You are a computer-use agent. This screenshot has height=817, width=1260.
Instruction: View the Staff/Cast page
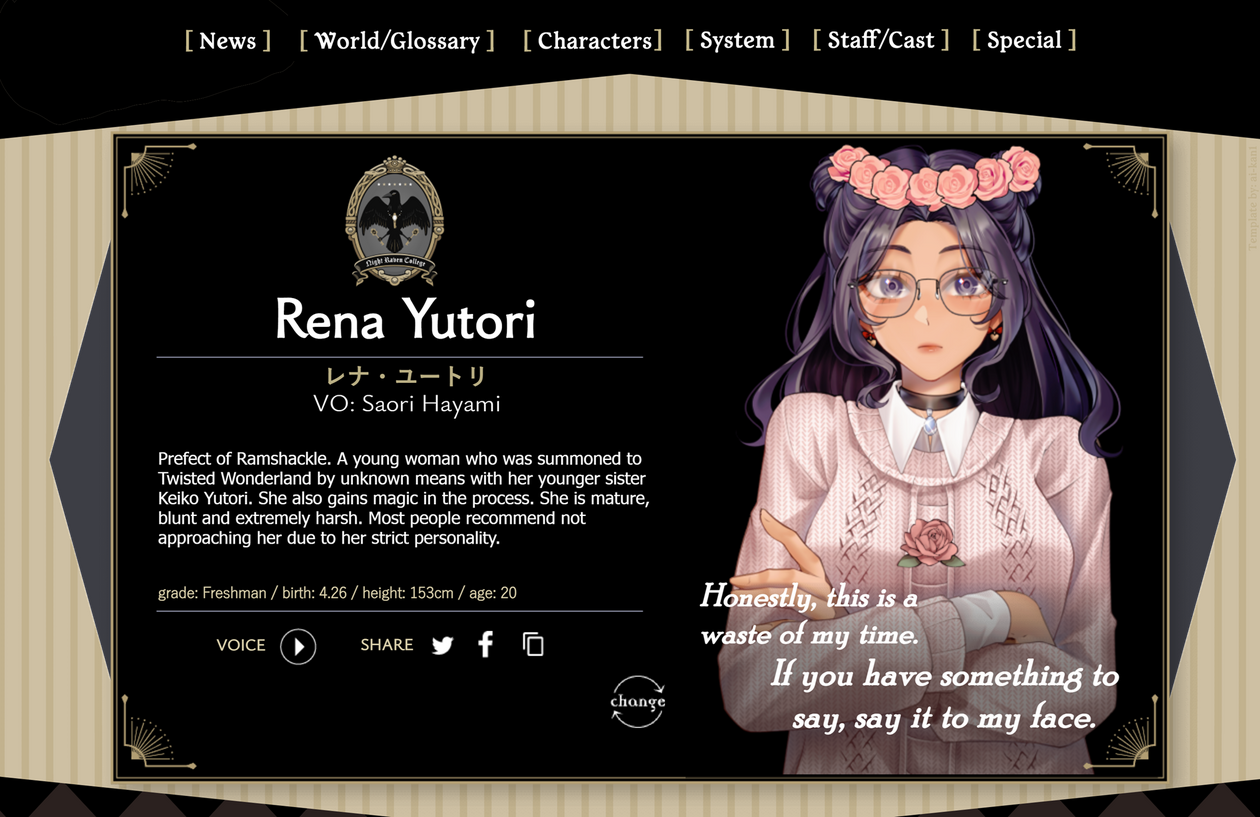coord(881,41)
